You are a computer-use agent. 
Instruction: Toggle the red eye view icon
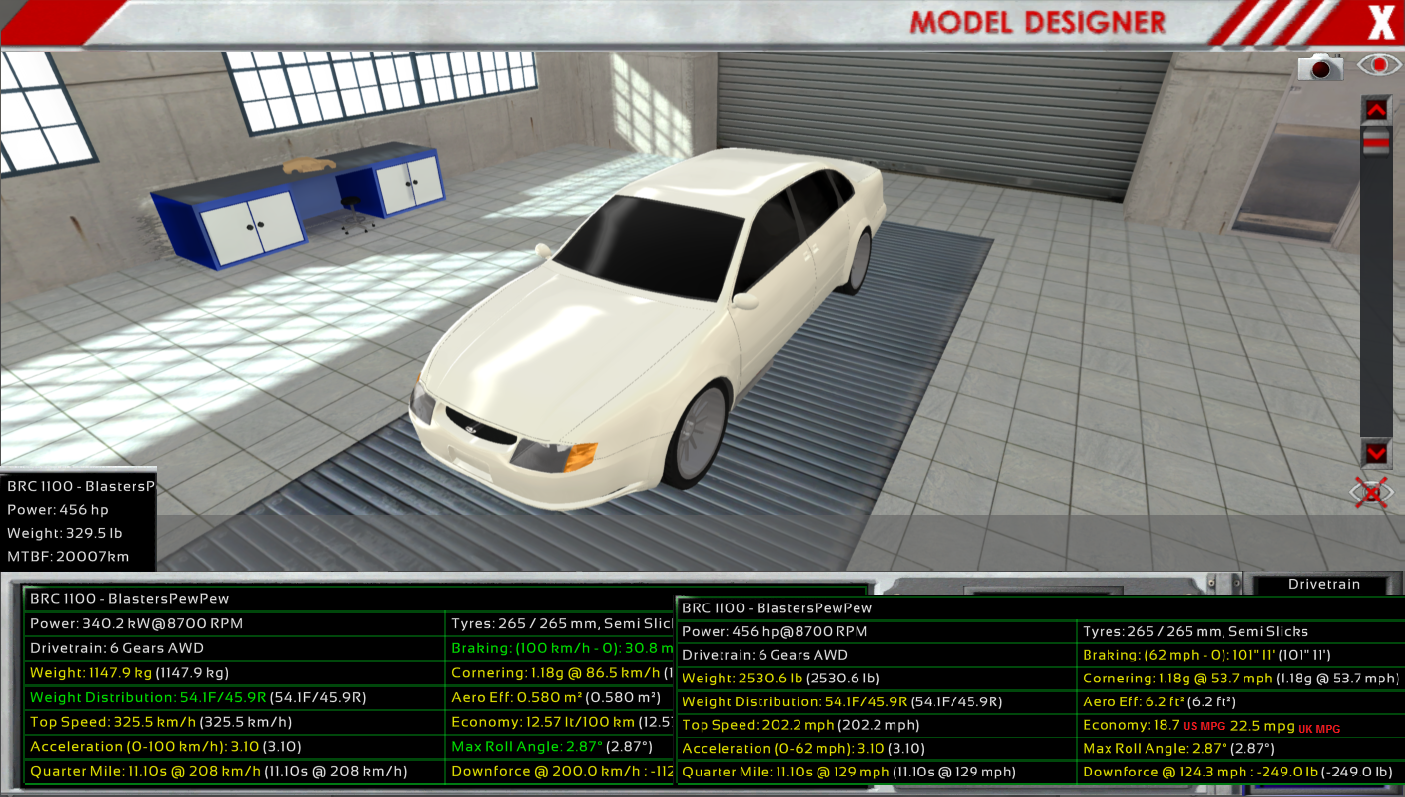coord(1379,65)
